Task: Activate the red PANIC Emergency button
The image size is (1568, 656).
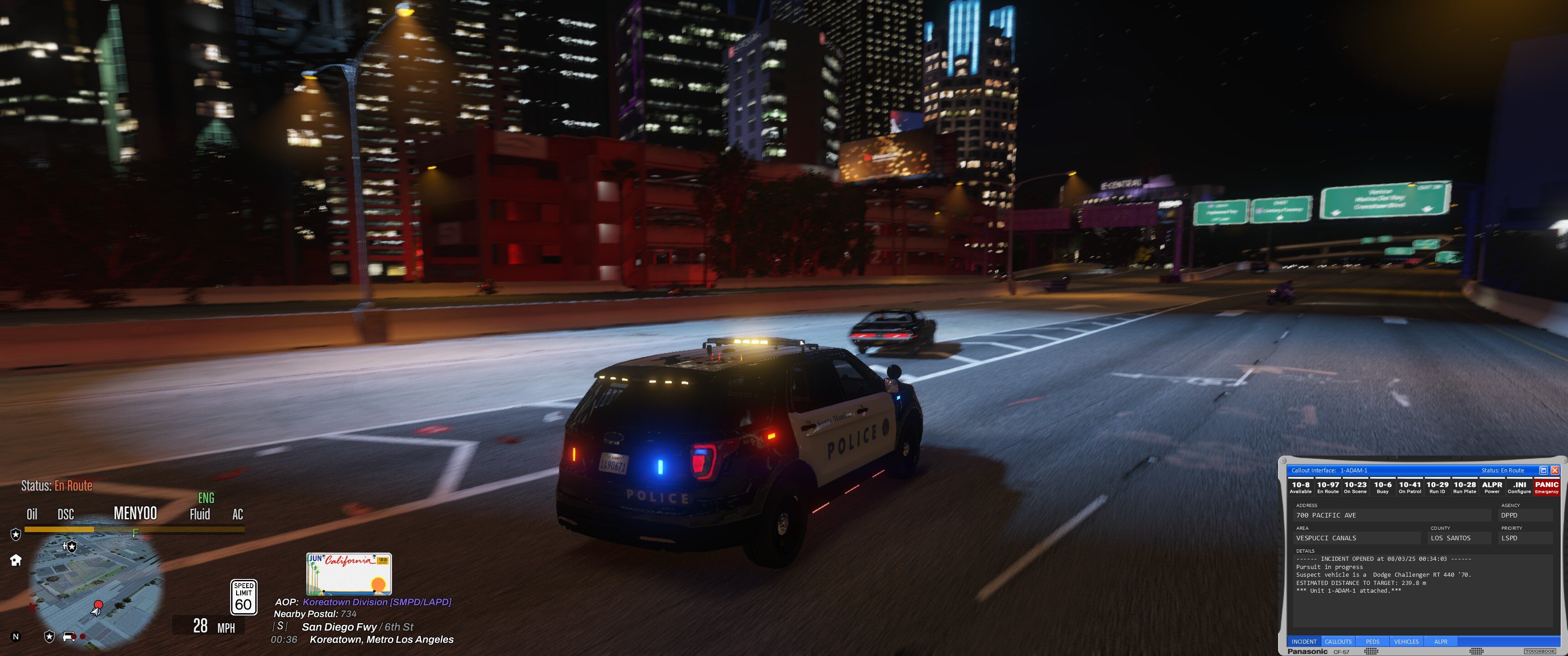Action: (x=1547, y=487)
